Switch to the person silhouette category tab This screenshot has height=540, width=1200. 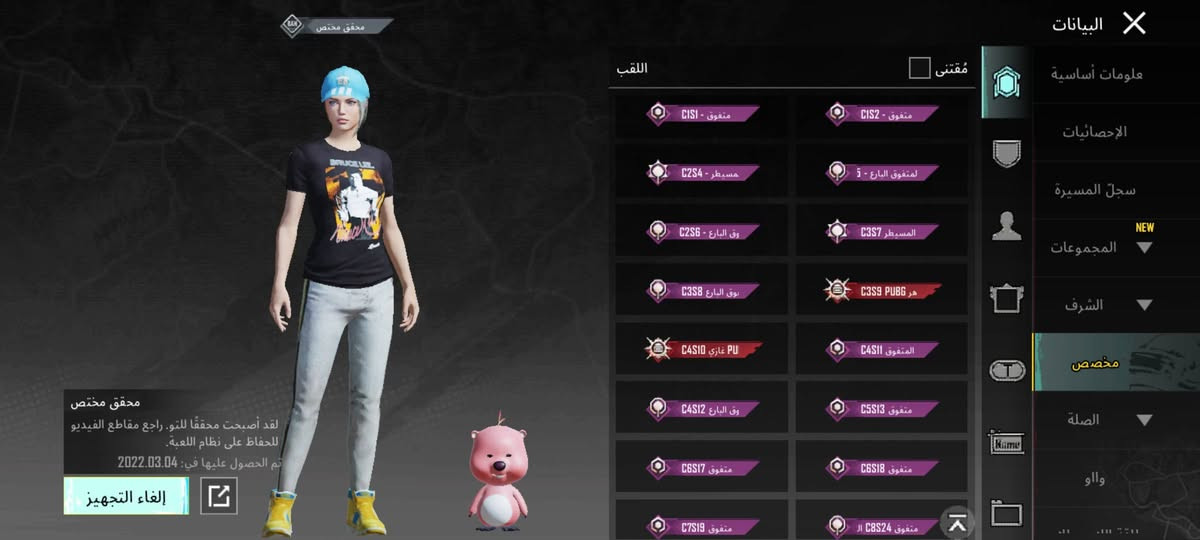1006,226
